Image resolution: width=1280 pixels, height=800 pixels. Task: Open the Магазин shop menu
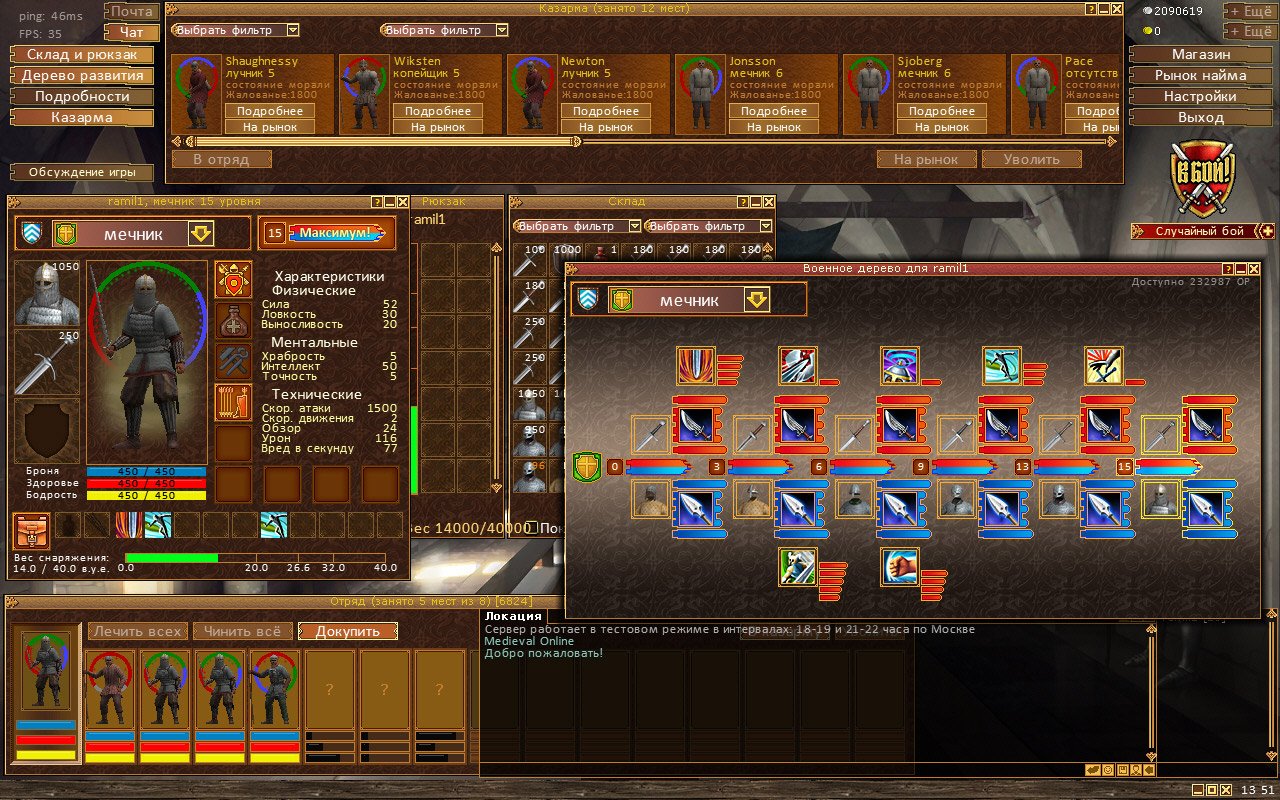pos(1201,54)
